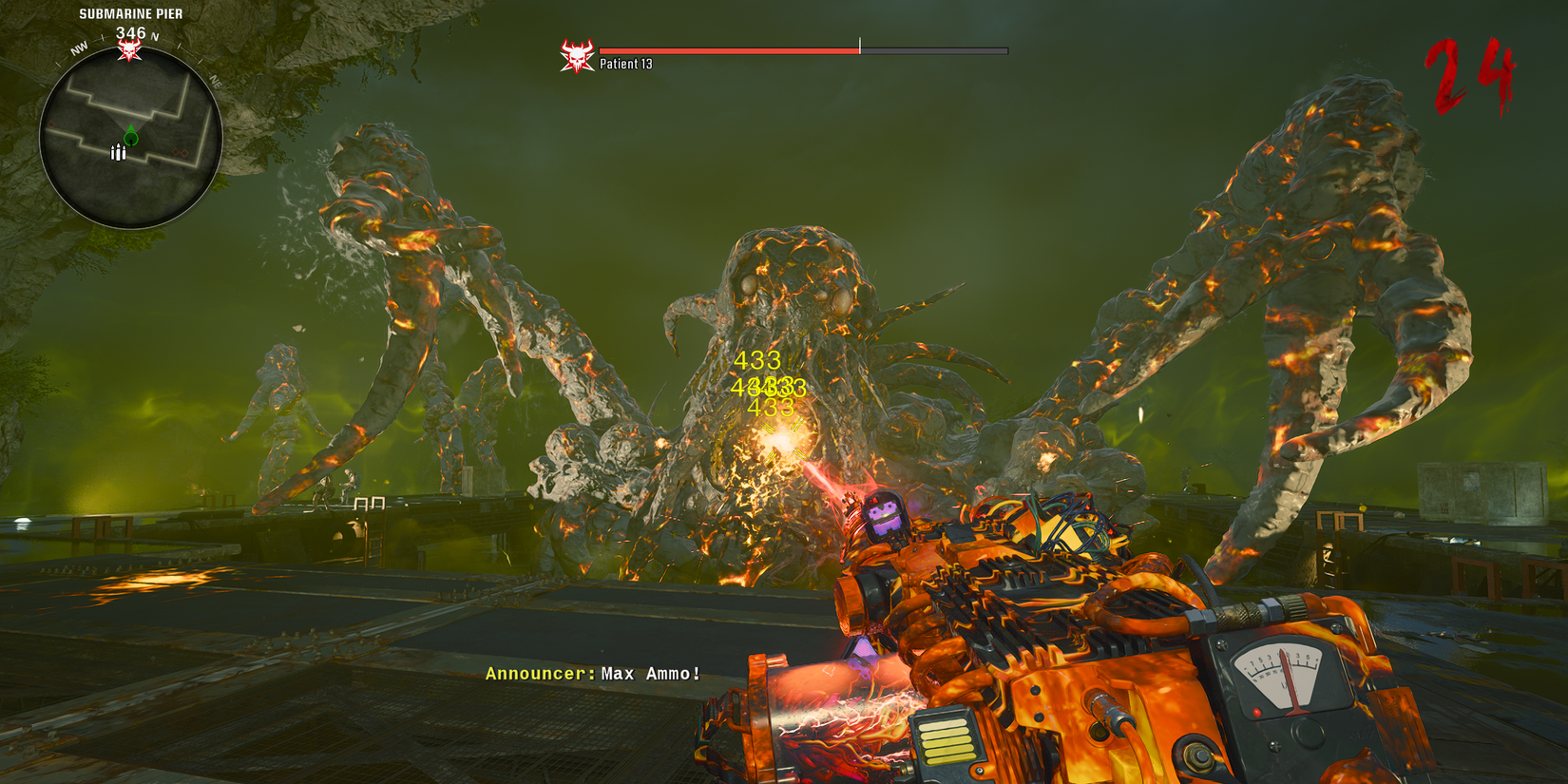The width and height of the screenshot is (1568, 784).
Task: Click the NW compass marking
Action: point(80,47)
